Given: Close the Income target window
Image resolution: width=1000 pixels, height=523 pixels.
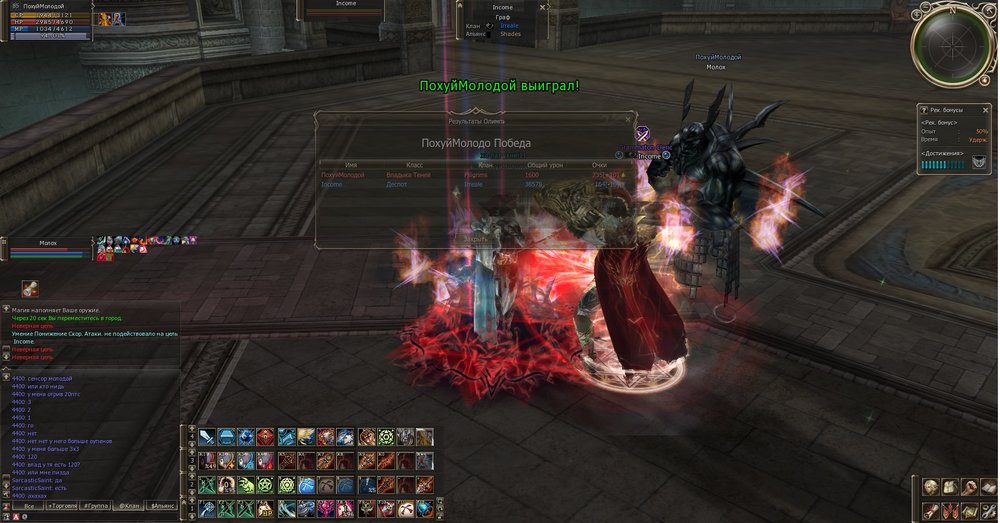Looking at the screenshot, I should [x=543, y=7].
